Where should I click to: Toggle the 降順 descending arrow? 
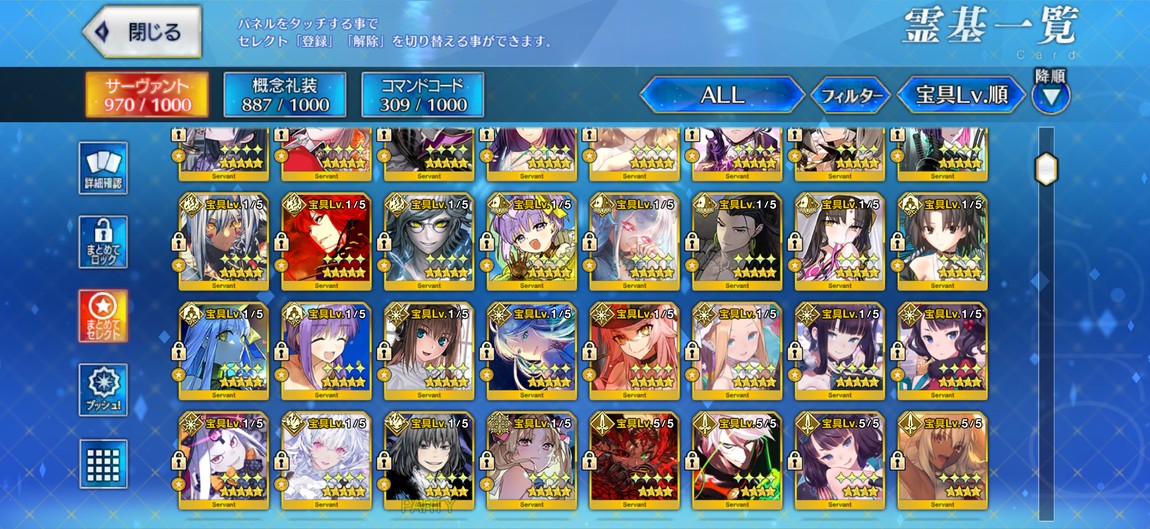(1050, 96)
